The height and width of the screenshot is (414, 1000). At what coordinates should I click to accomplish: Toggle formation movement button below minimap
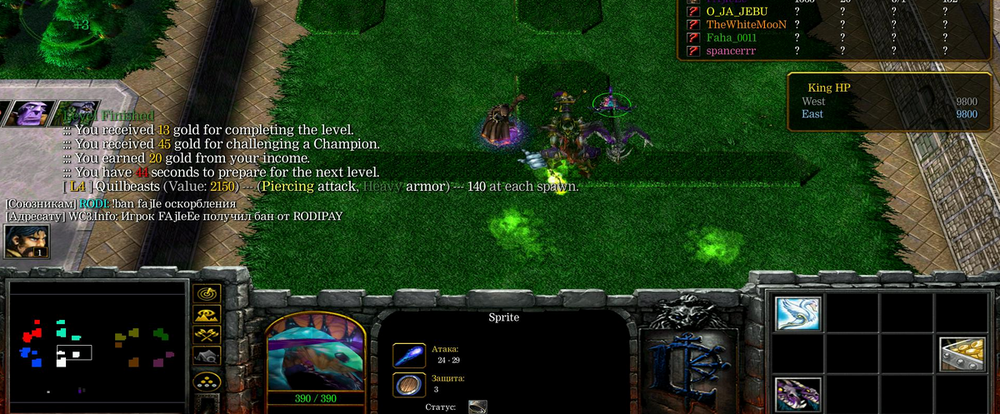(x=207, y=380)
